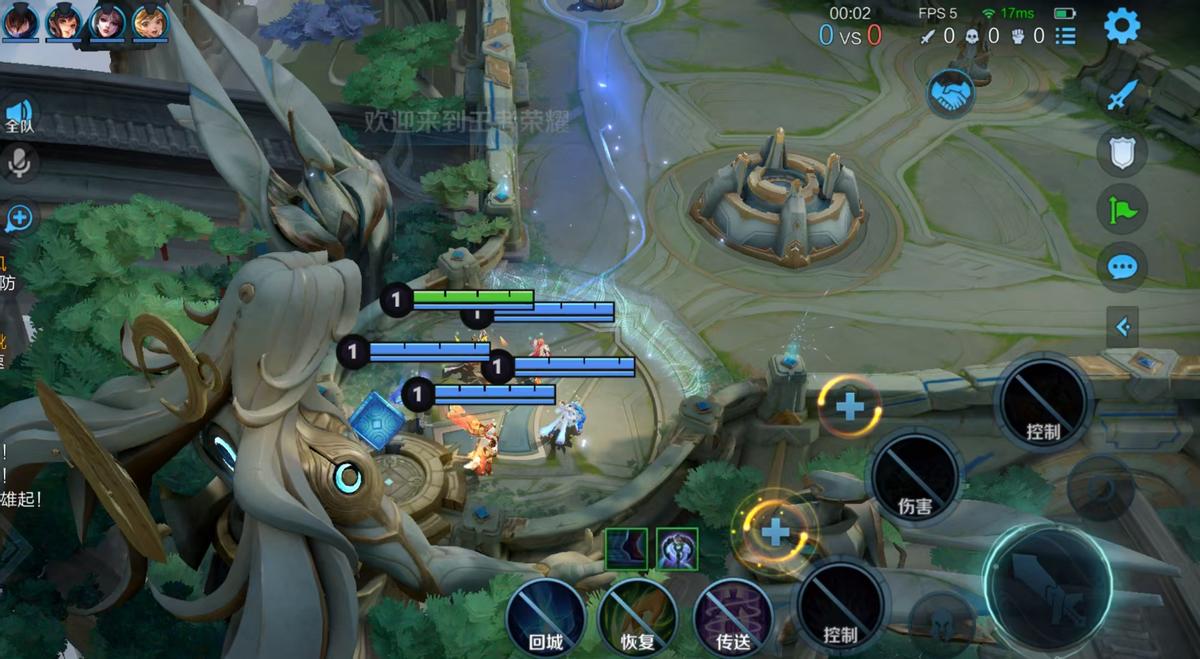Tap the helmet minion-targeting button
Image resolution: width=1200 pixels, height=659 pixels.
click(x=941, y=619)
